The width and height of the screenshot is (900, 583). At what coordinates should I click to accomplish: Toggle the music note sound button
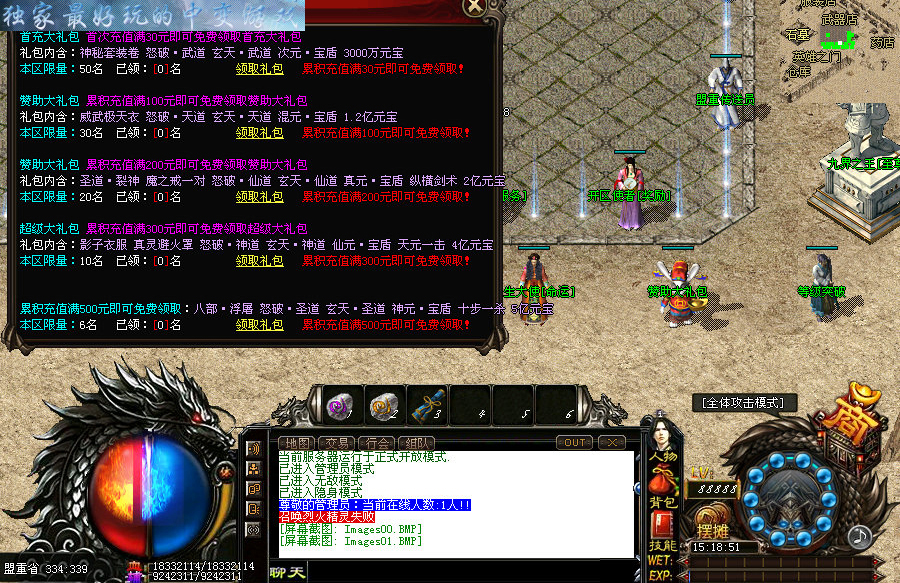pos(859,536)
